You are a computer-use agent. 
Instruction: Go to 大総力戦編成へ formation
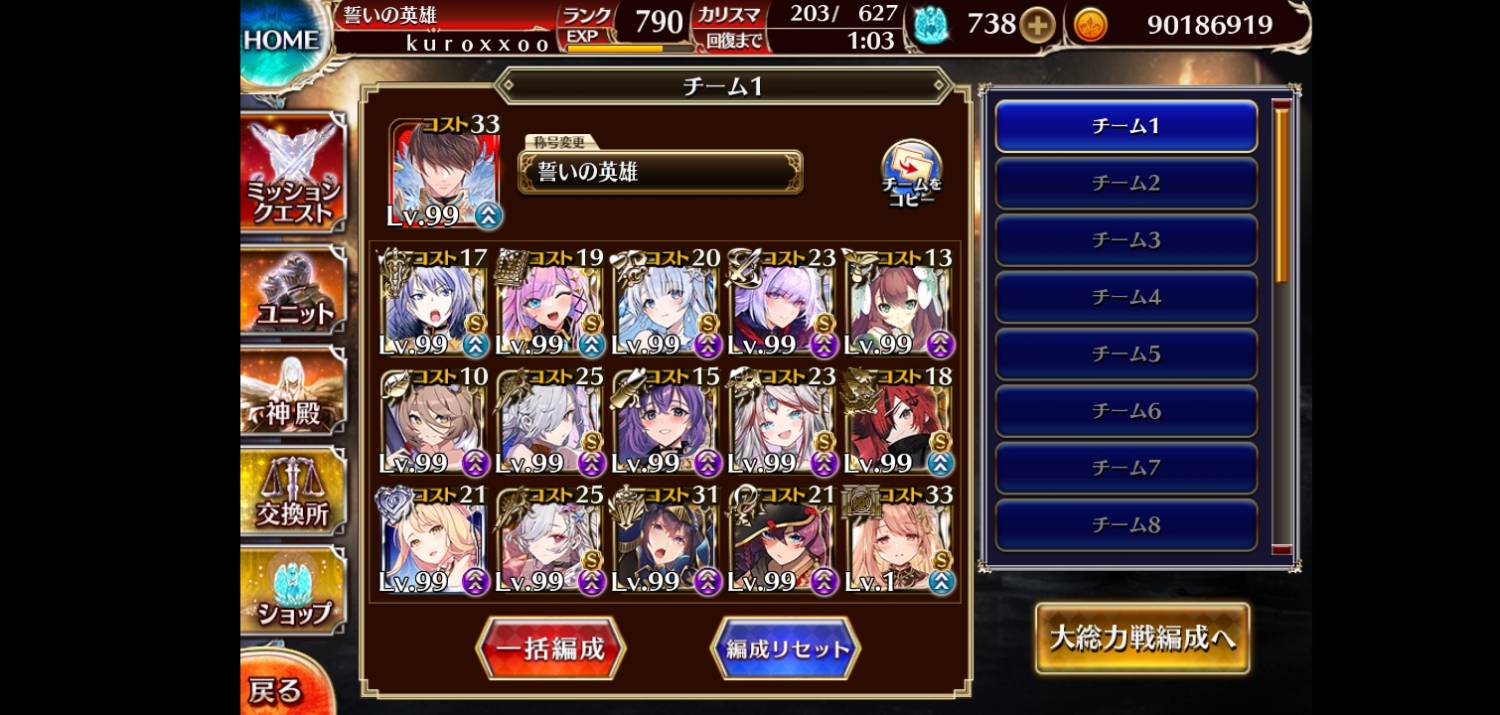click(x=1142, y=638)
